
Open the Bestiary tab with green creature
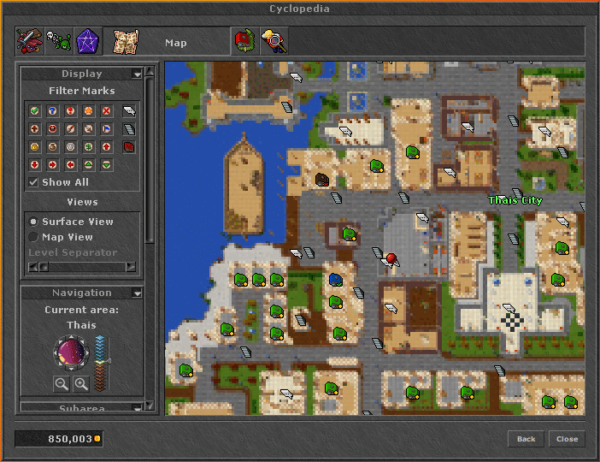tap(58, 41)
